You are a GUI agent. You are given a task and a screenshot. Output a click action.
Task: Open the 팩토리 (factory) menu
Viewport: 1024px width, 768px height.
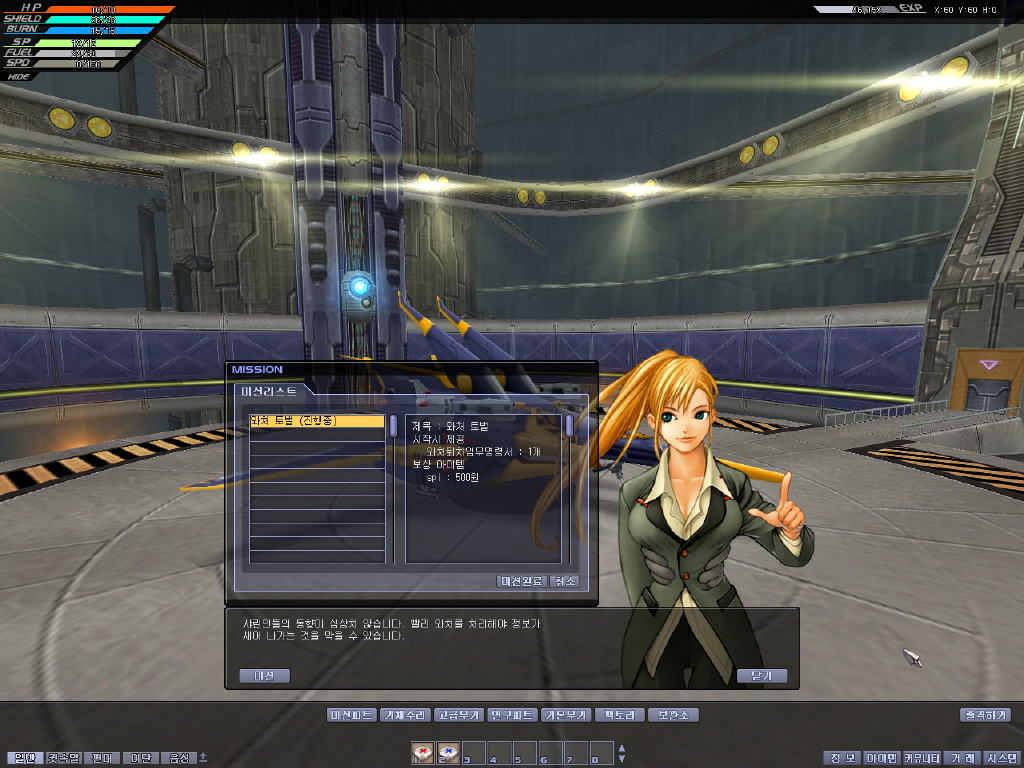pyautogui.click(x=619, y=715)
